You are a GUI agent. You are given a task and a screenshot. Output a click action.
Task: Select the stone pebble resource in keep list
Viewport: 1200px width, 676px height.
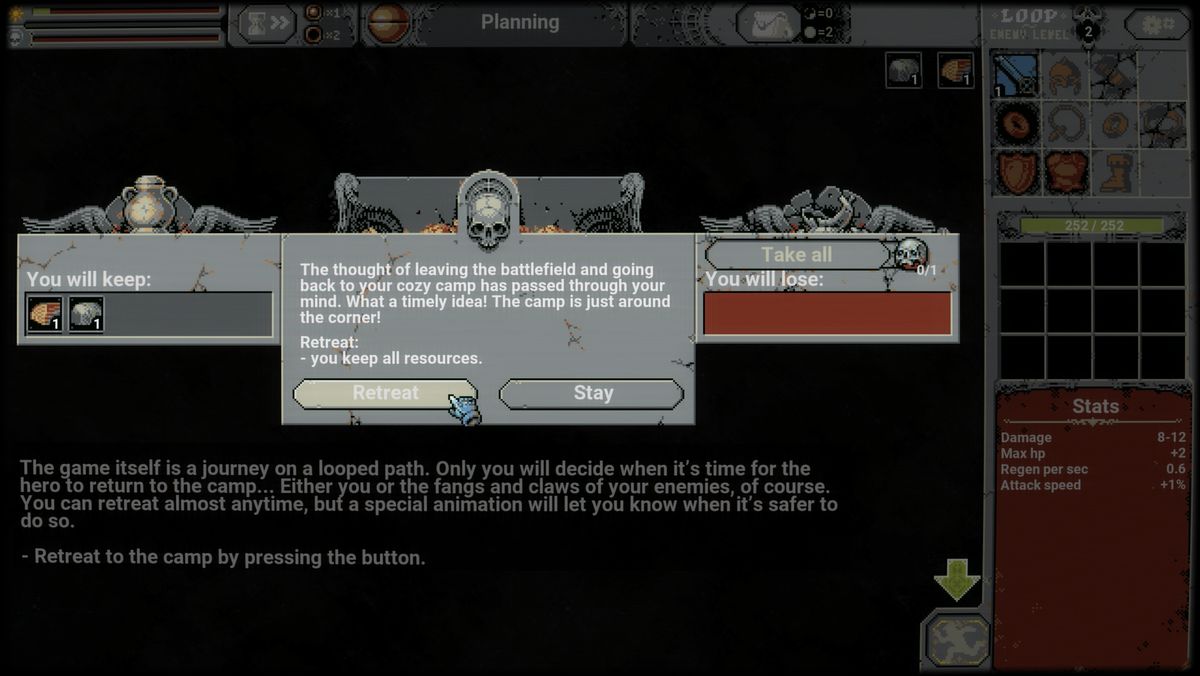86,315
